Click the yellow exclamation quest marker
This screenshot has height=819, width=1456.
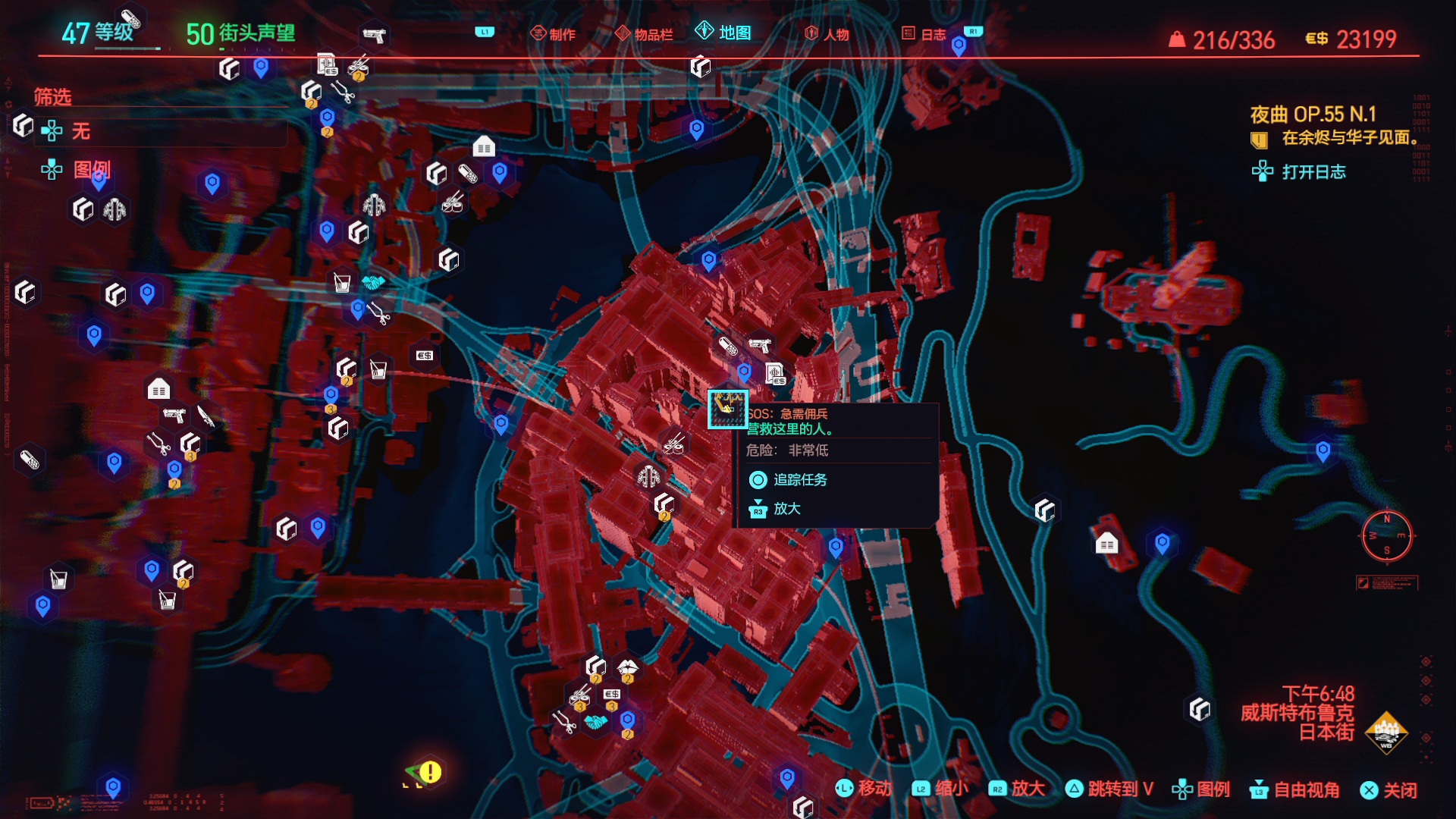click(430, 772)
